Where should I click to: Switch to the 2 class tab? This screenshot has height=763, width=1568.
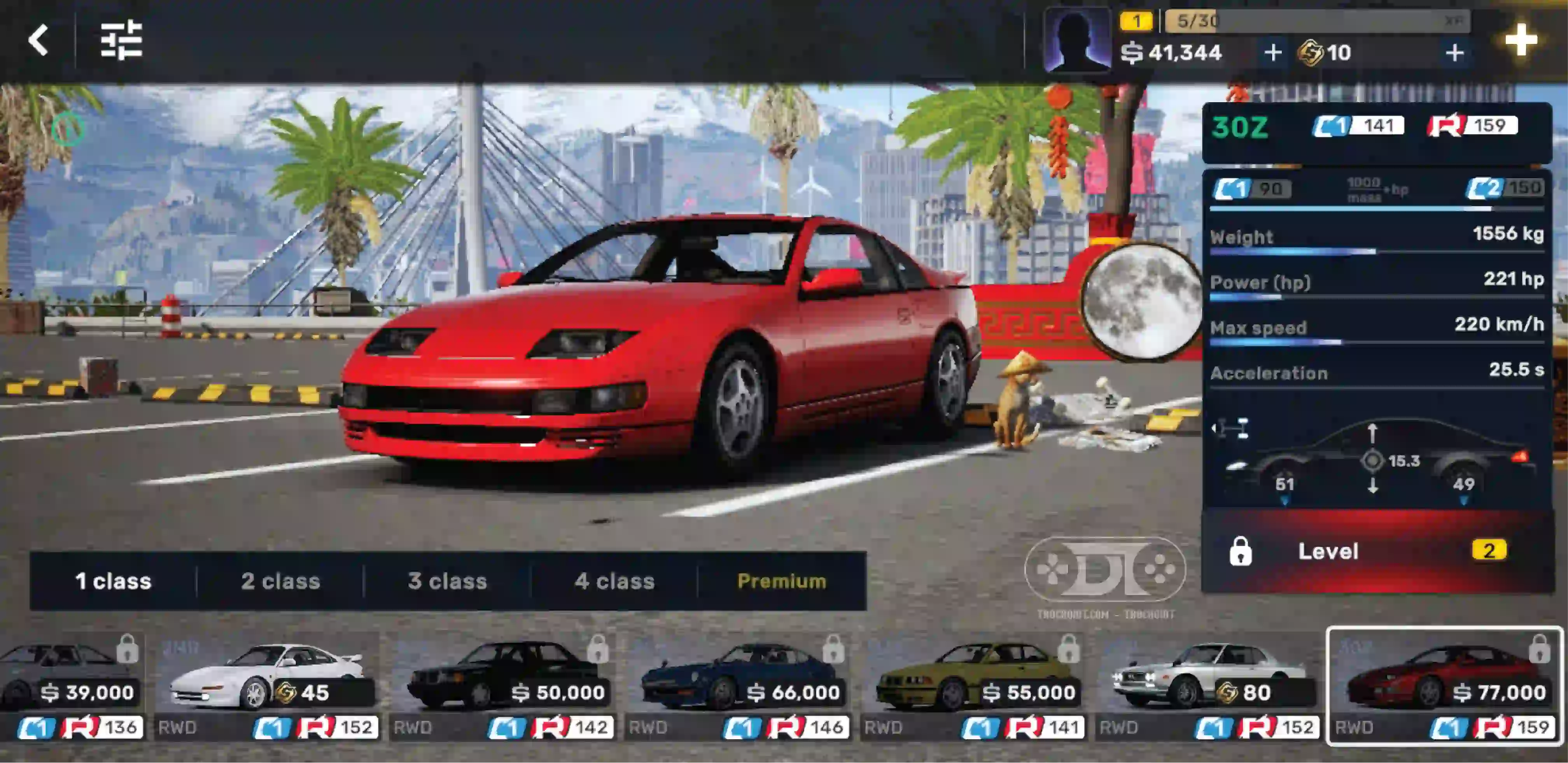click(x=281, y=581)
